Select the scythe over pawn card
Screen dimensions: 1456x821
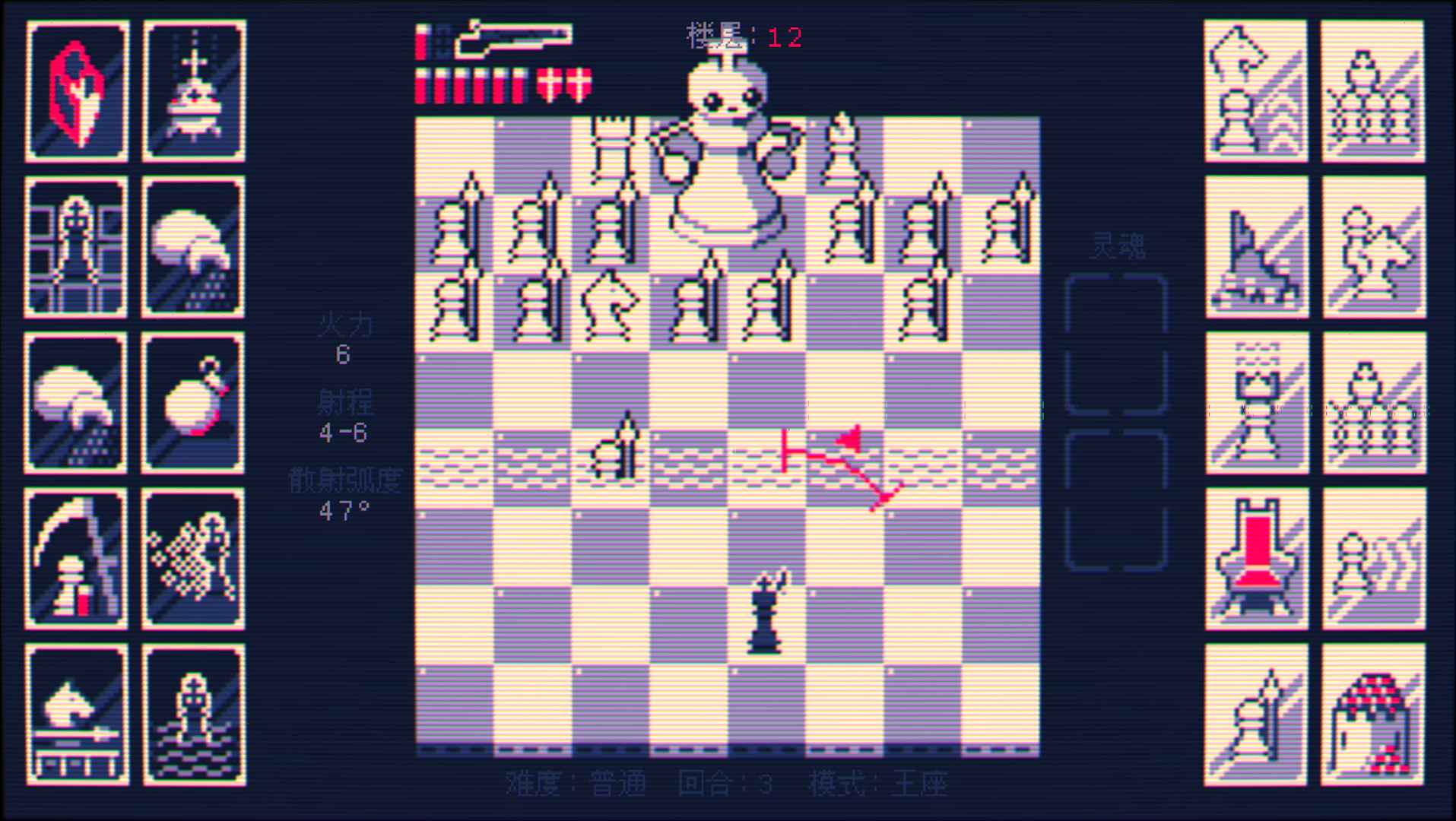[76, 559]
